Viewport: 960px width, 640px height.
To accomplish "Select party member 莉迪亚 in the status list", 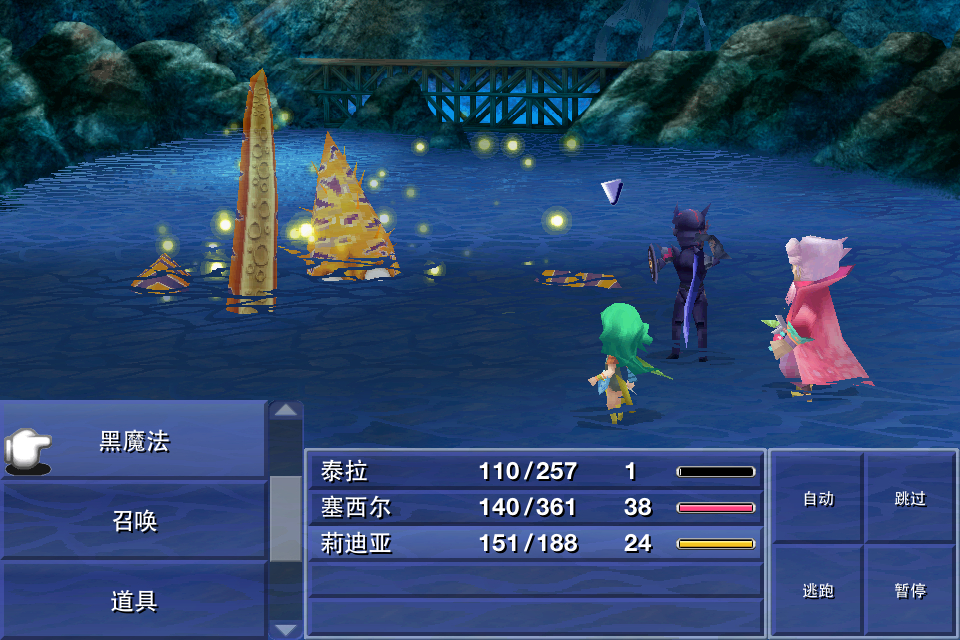I will click(535, 543).
